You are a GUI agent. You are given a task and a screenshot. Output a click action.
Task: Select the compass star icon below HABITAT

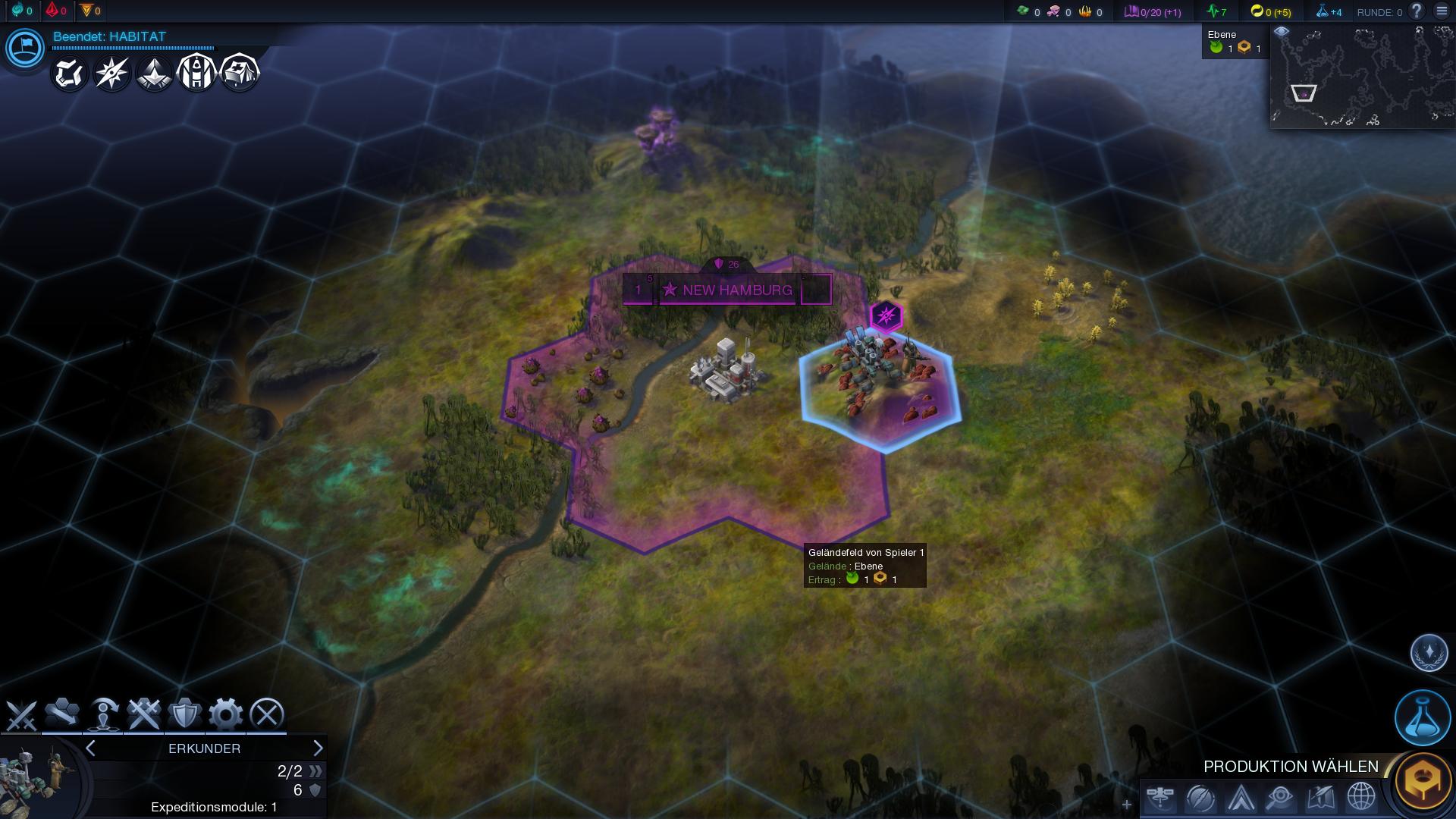tap(111, 74)
